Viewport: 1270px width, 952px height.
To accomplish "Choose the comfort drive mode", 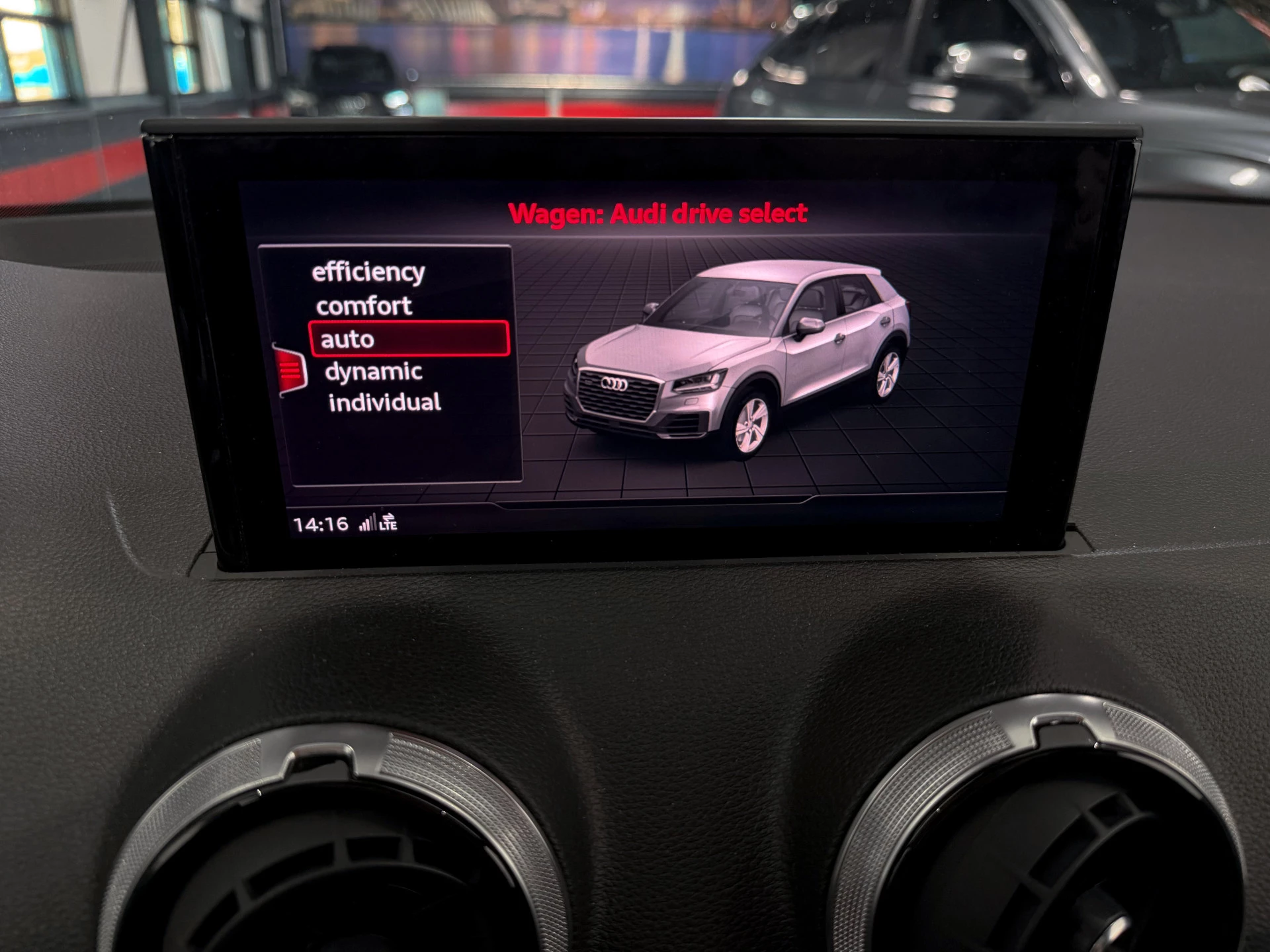I will click(x=364, y=305).
